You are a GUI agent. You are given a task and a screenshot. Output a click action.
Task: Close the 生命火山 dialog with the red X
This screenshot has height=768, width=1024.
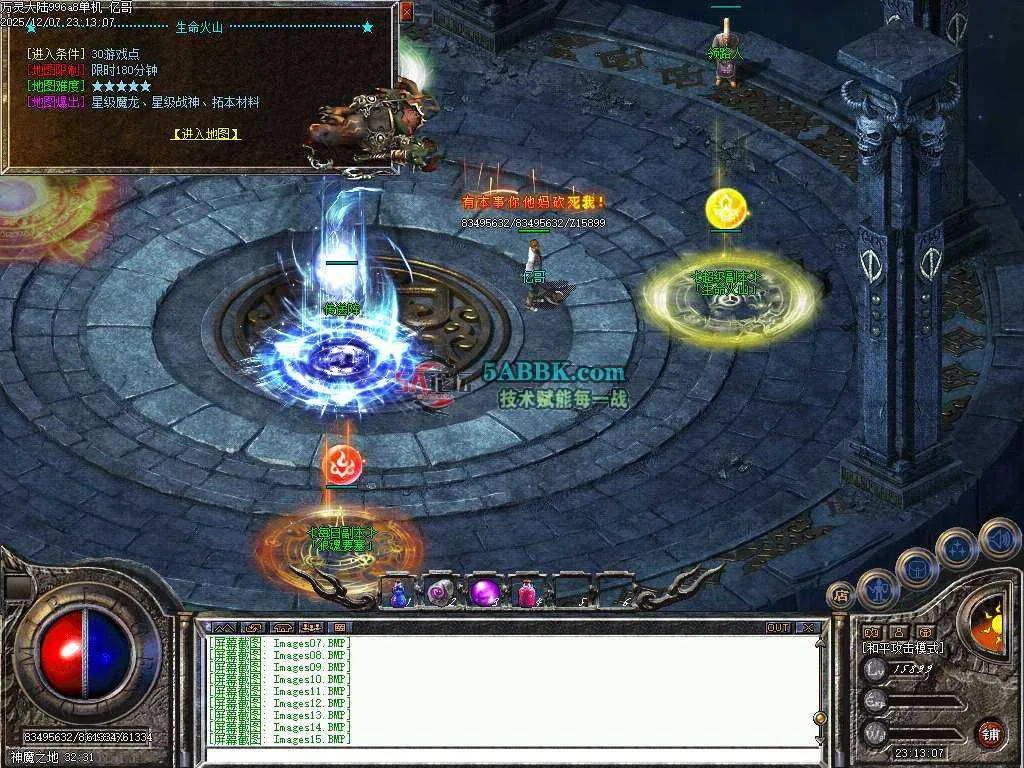click(x=406, y=12)
